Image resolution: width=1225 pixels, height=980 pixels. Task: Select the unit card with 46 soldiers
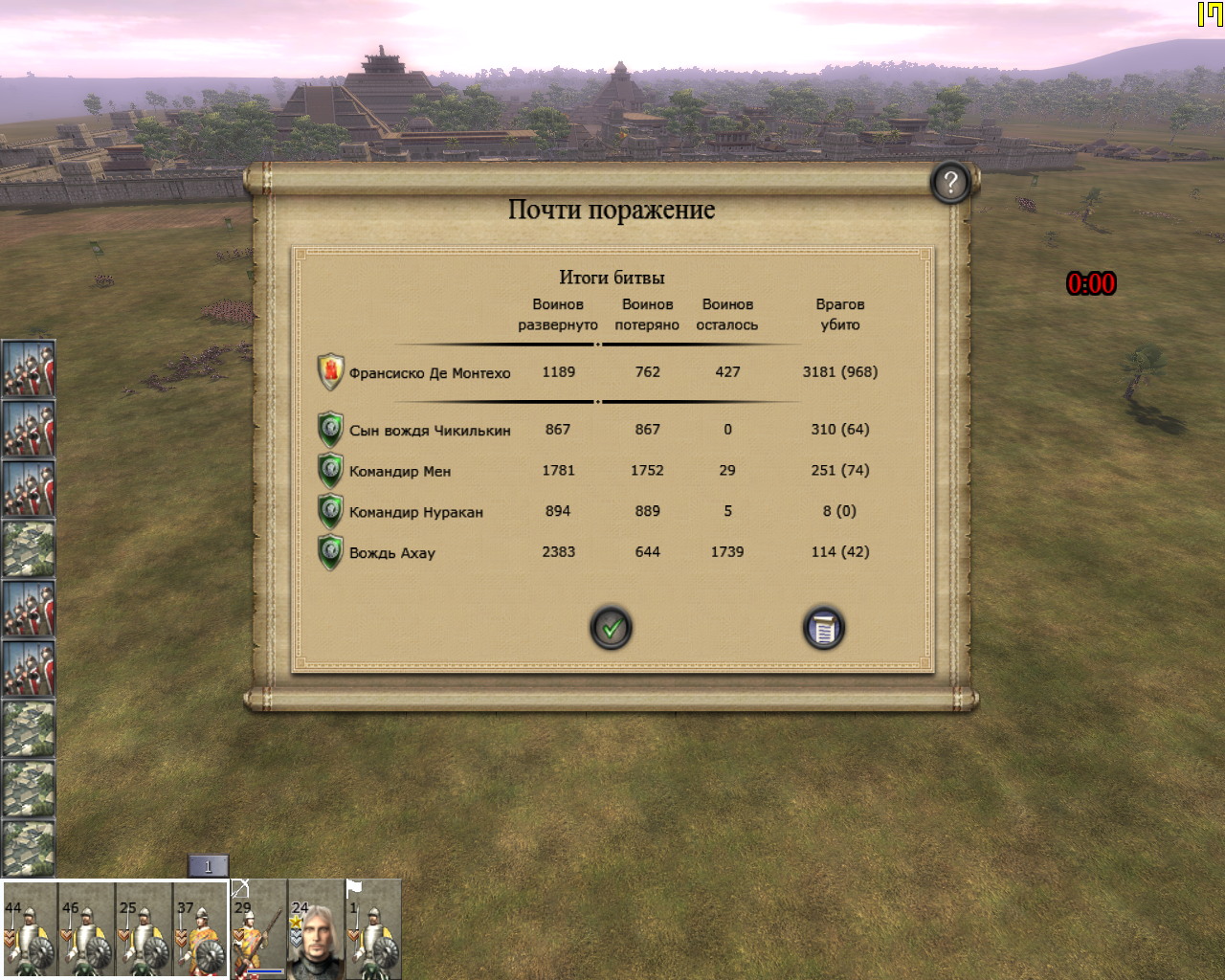coord(87,929)
